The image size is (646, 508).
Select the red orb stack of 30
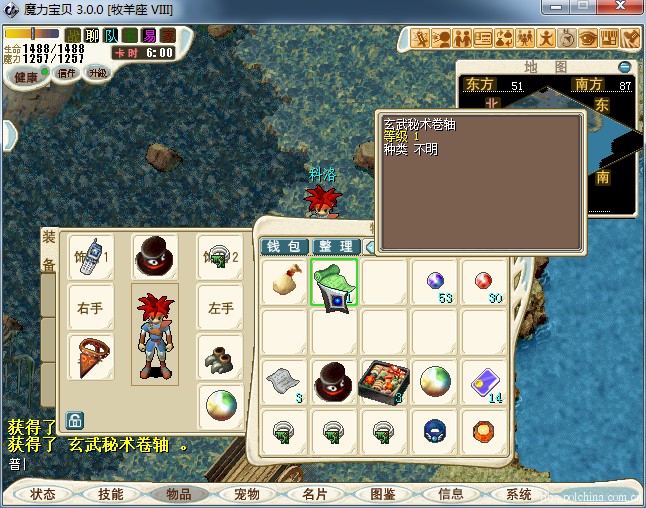[x=484, y=282]
